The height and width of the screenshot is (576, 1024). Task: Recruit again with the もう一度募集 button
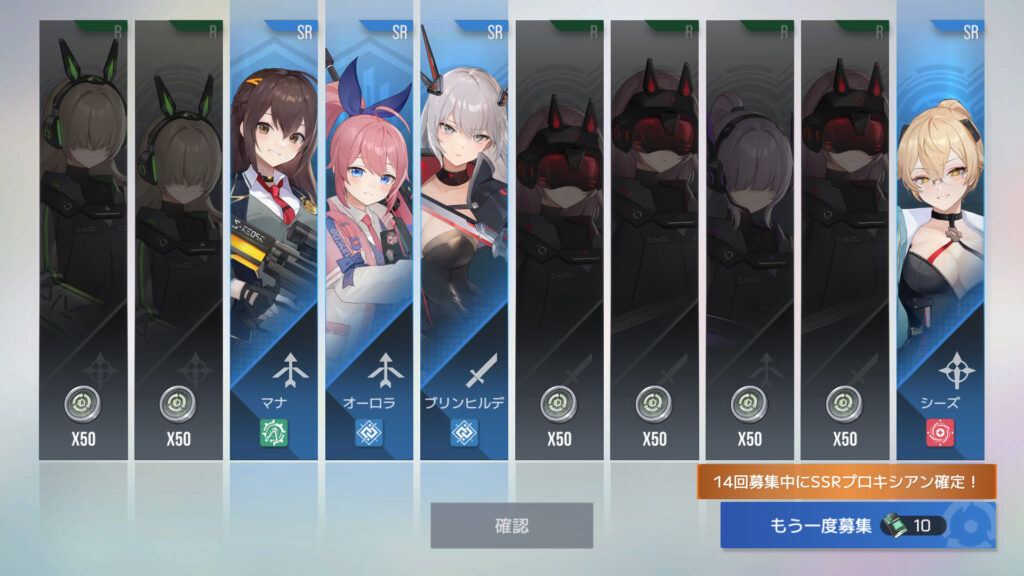[856, 525]
